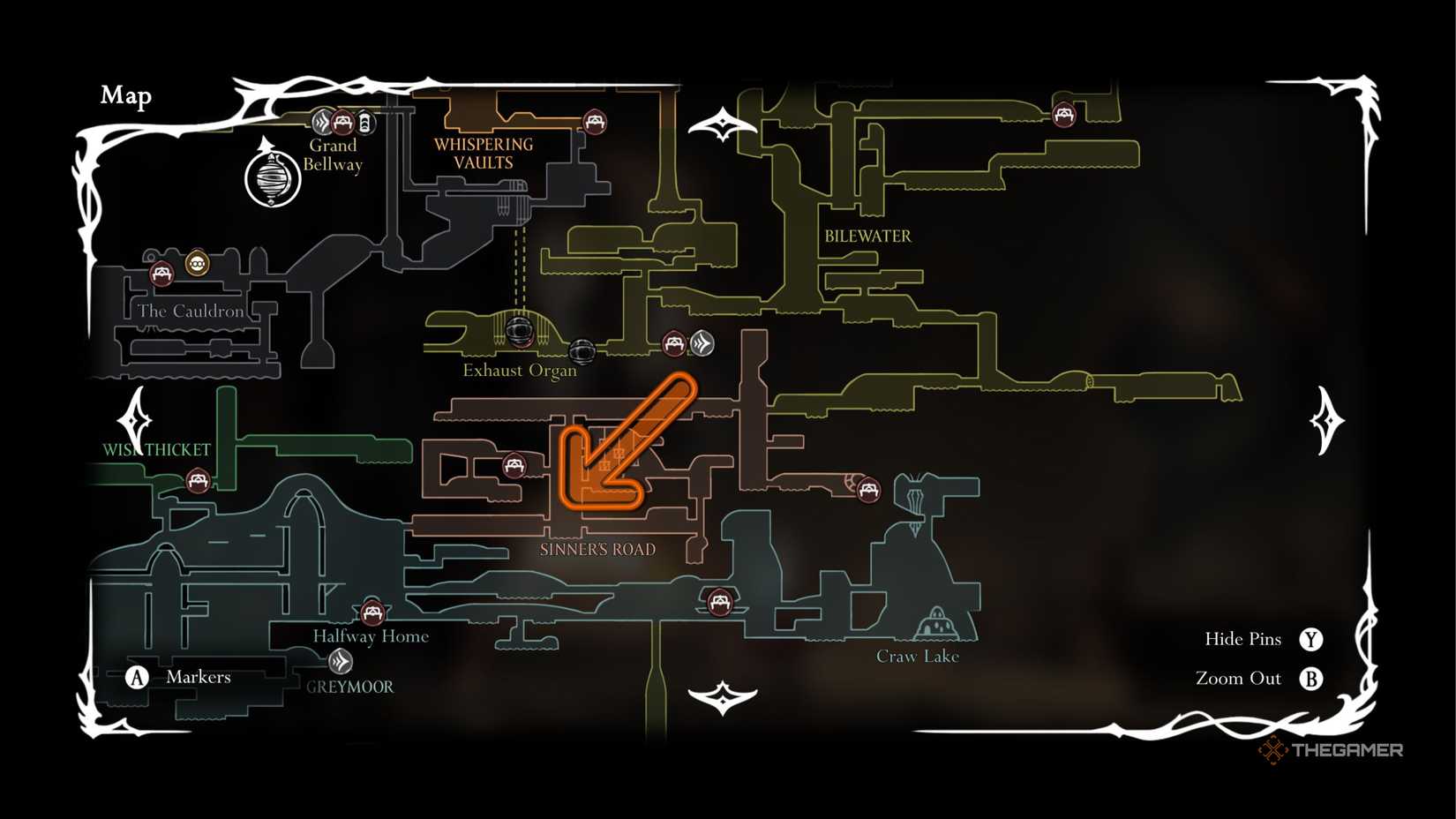The width and height of the screenshot is (1456, 819).
Task: Select the bench pin at Grand Bellway
Action: 344,122
